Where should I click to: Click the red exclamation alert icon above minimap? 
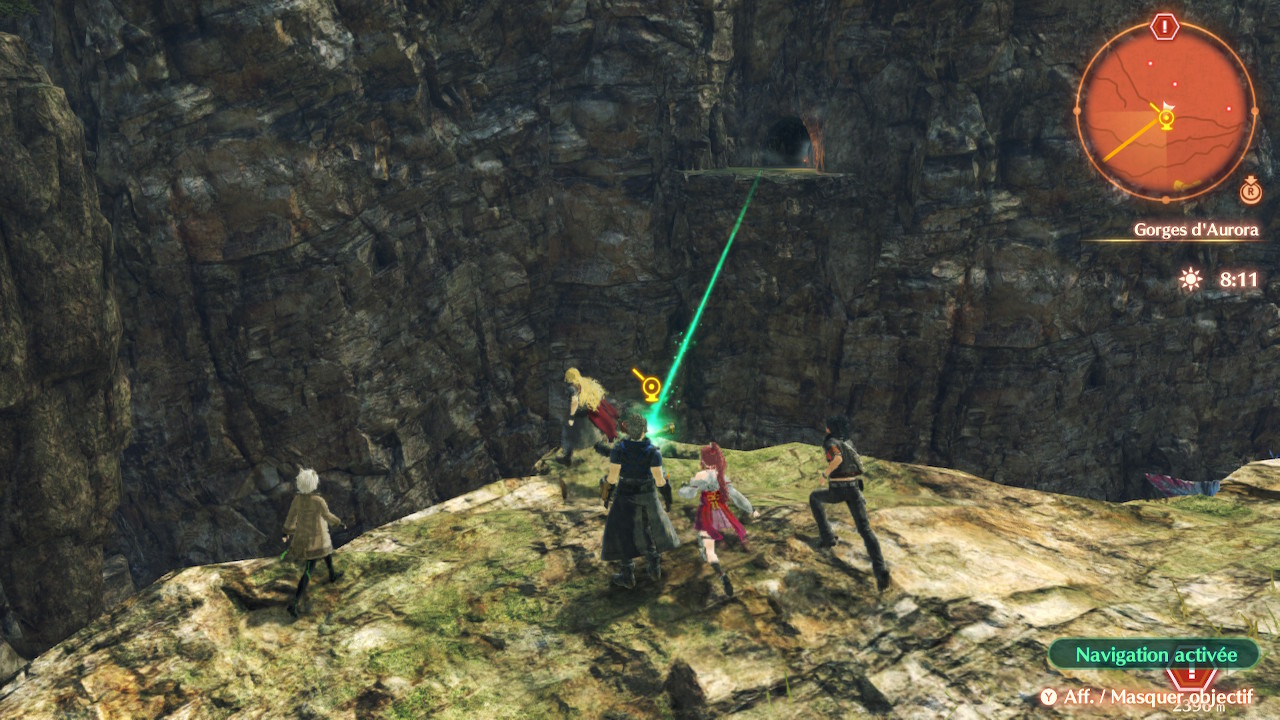coord(1165,26)
